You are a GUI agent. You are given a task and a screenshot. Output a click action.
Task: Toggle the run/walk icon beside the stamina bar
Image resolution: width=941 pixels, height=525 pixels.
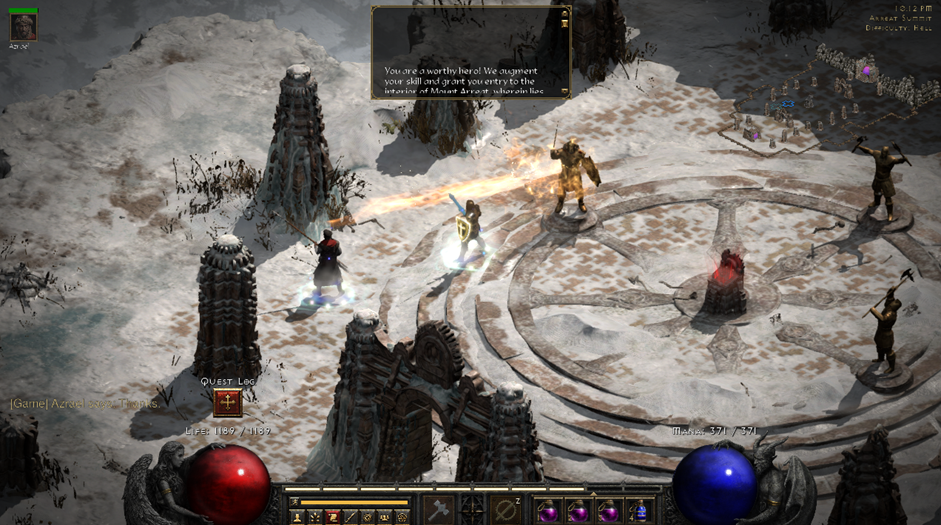293,502
